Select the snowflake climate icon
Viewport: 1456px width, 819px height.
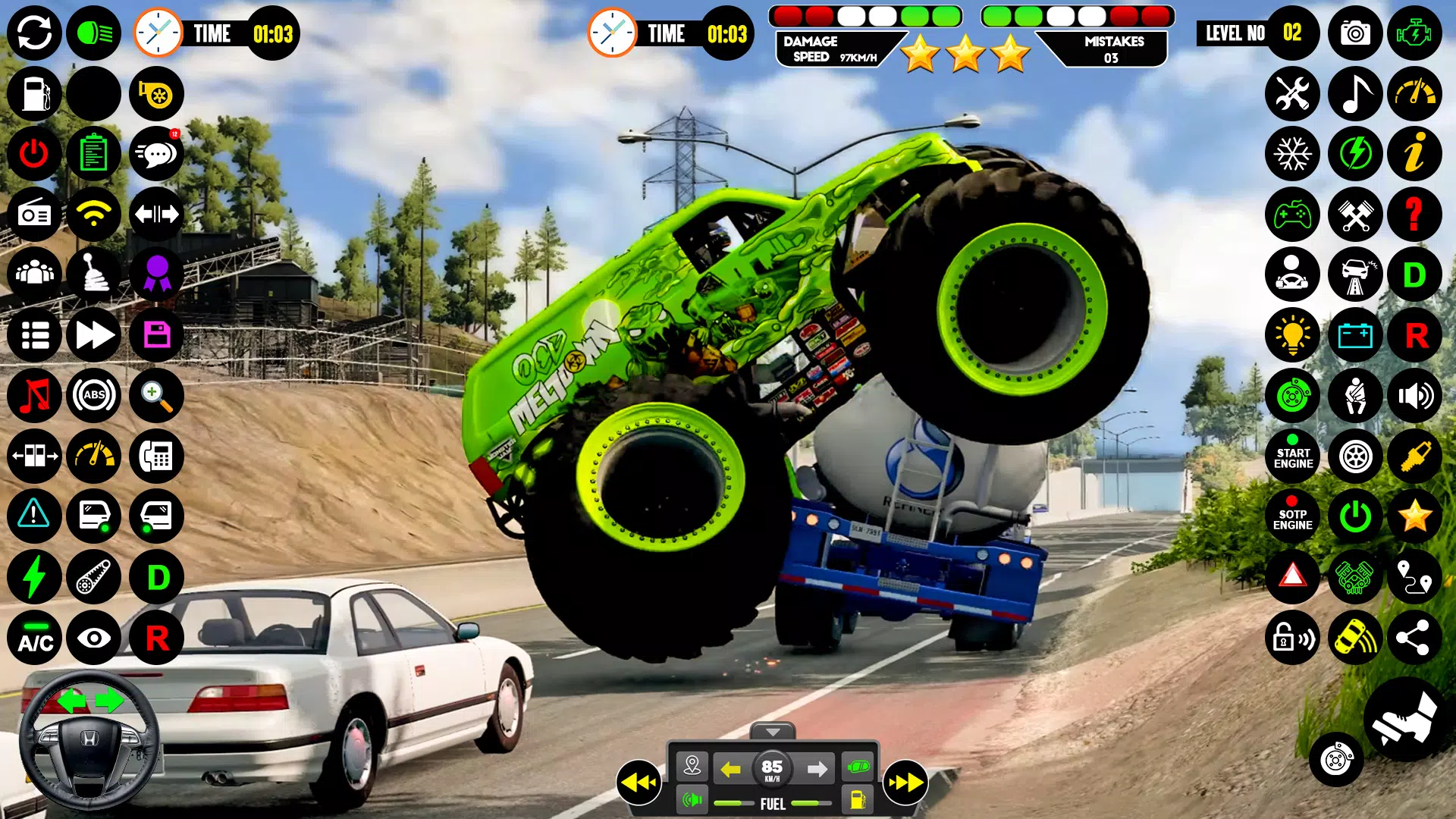(1293, 154)
